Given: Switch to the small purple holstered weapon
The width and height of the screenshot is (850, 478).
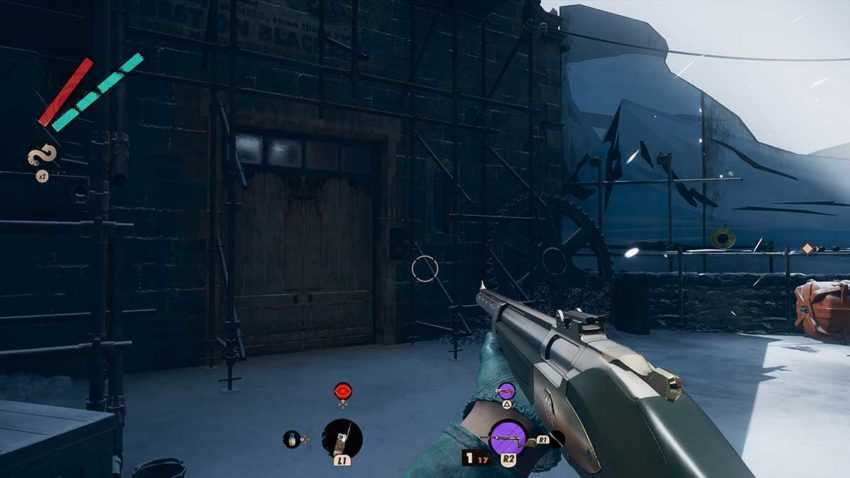Looking at the screenshot, I should pyautogui.click(x=506, y=389).
